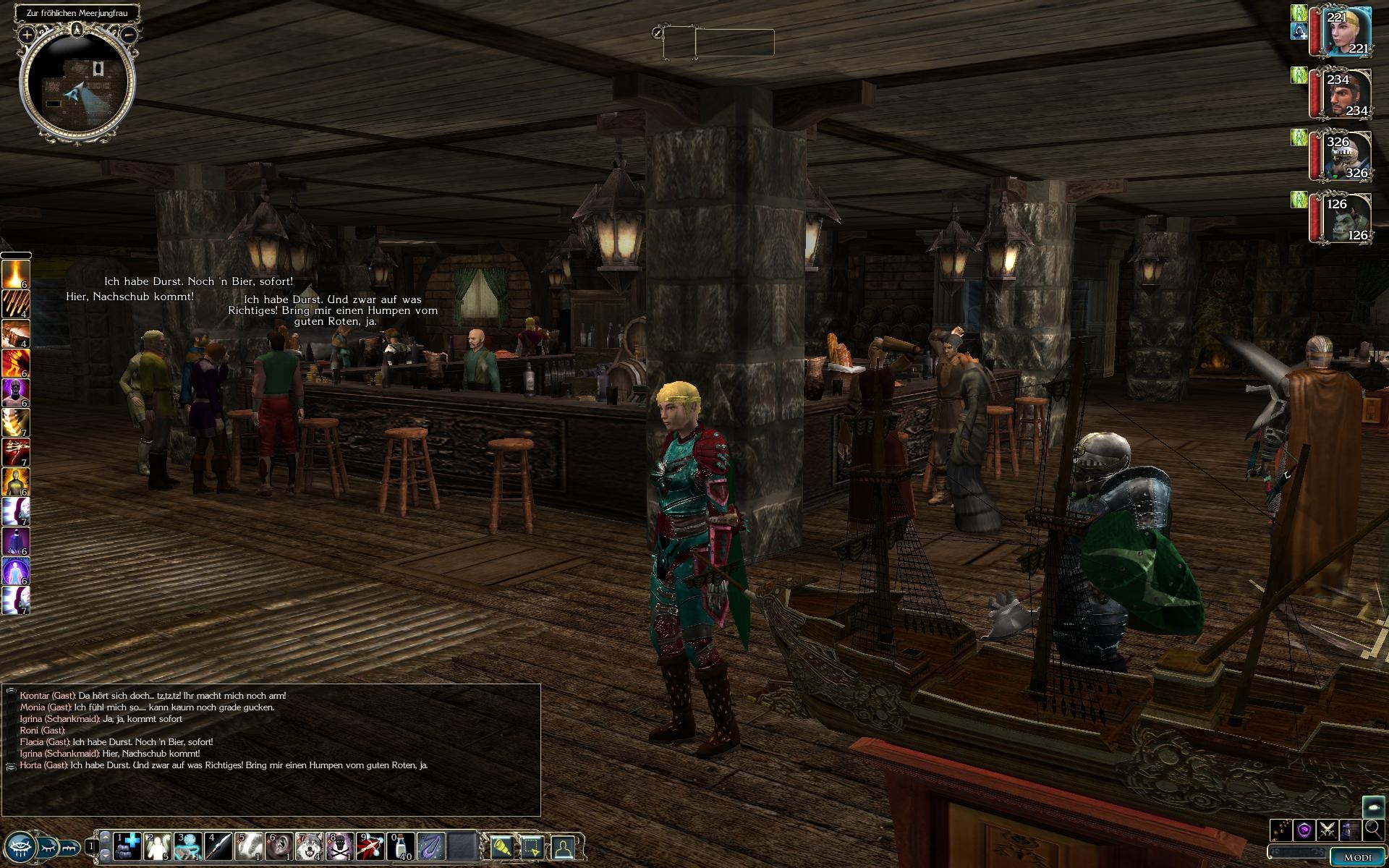This screenshot has height=868, width=1389.
Task: Activate the ear ability in slot 6
Action: click(x=279, y=846)
